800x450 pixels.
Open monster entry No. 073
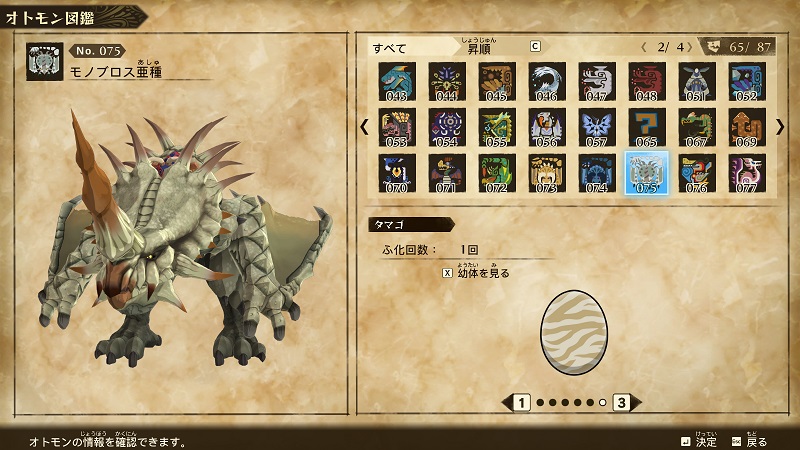point(546,172)
